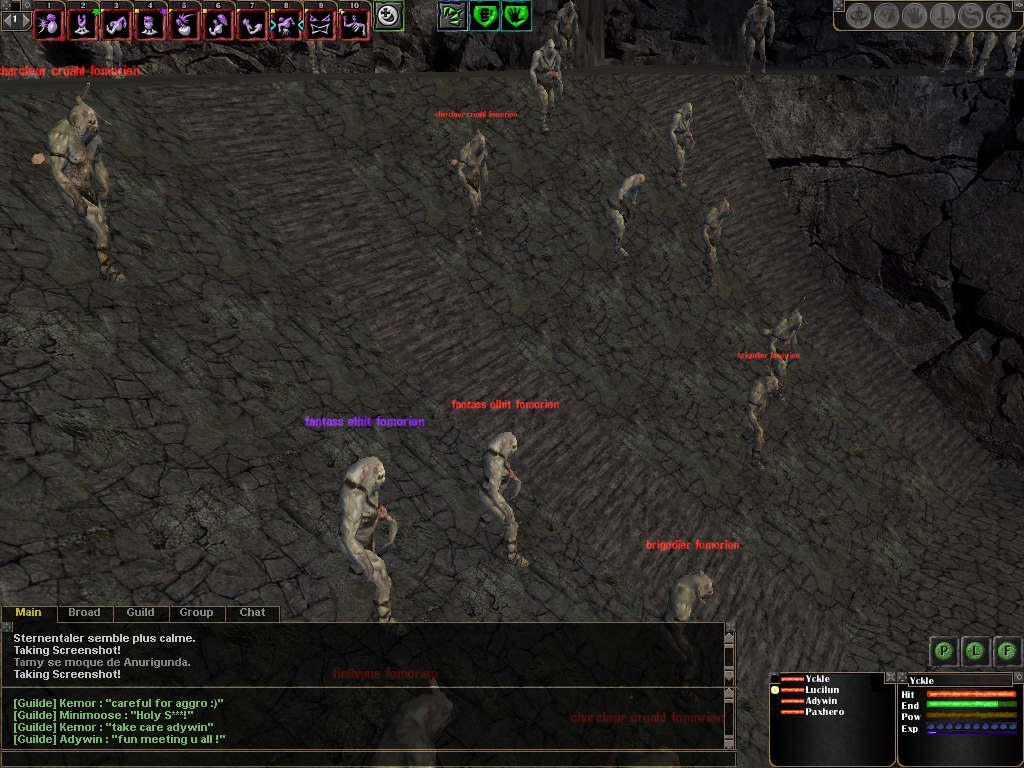Use the ability in hotbar slot 10
Image resolution: width=1024 pixels, height=768 pixels.
coord(354,24)
